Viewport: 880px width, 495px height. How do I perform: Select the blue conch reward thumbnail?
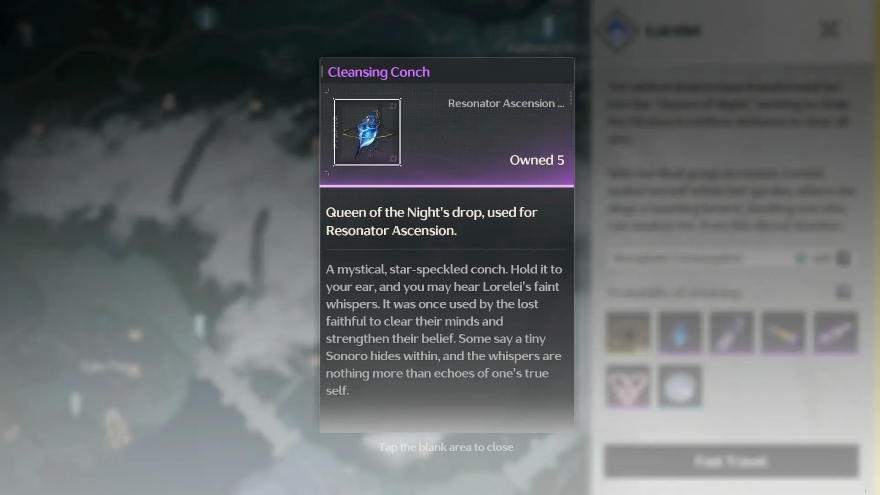point(680,333)
